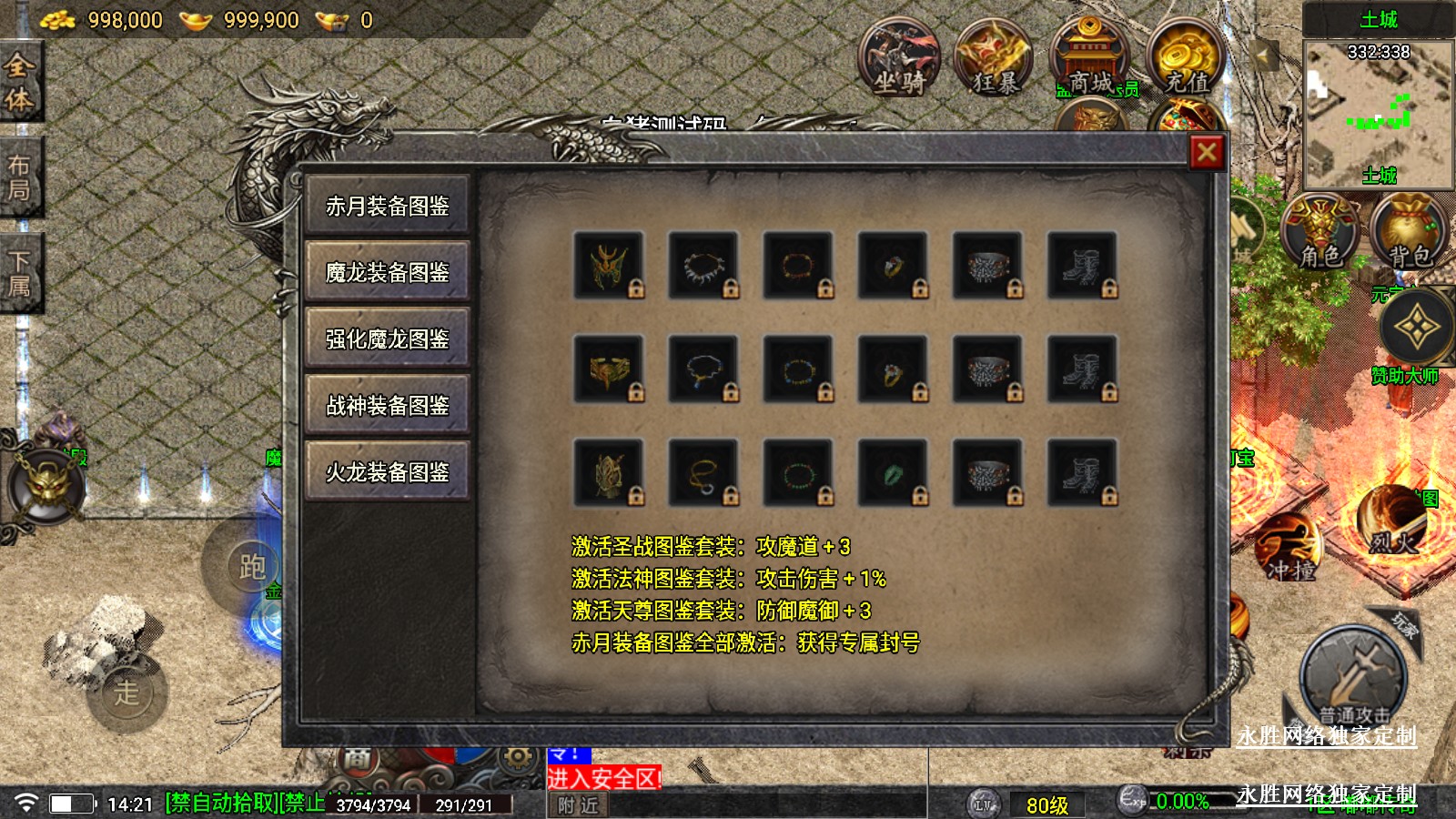Click the 土城 minimap
This screenshot has height=819, width=1456.
(x=1378, y=112)
